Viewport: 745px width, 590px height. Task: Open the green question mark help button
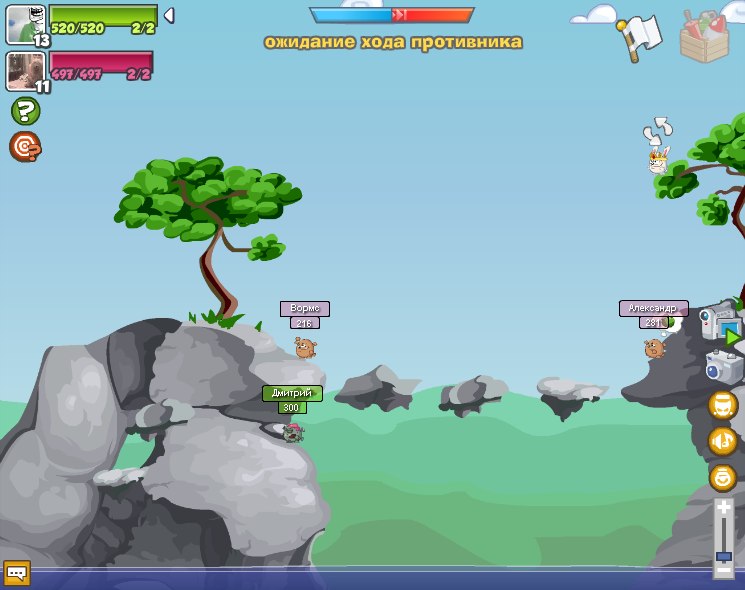(25, 111)
